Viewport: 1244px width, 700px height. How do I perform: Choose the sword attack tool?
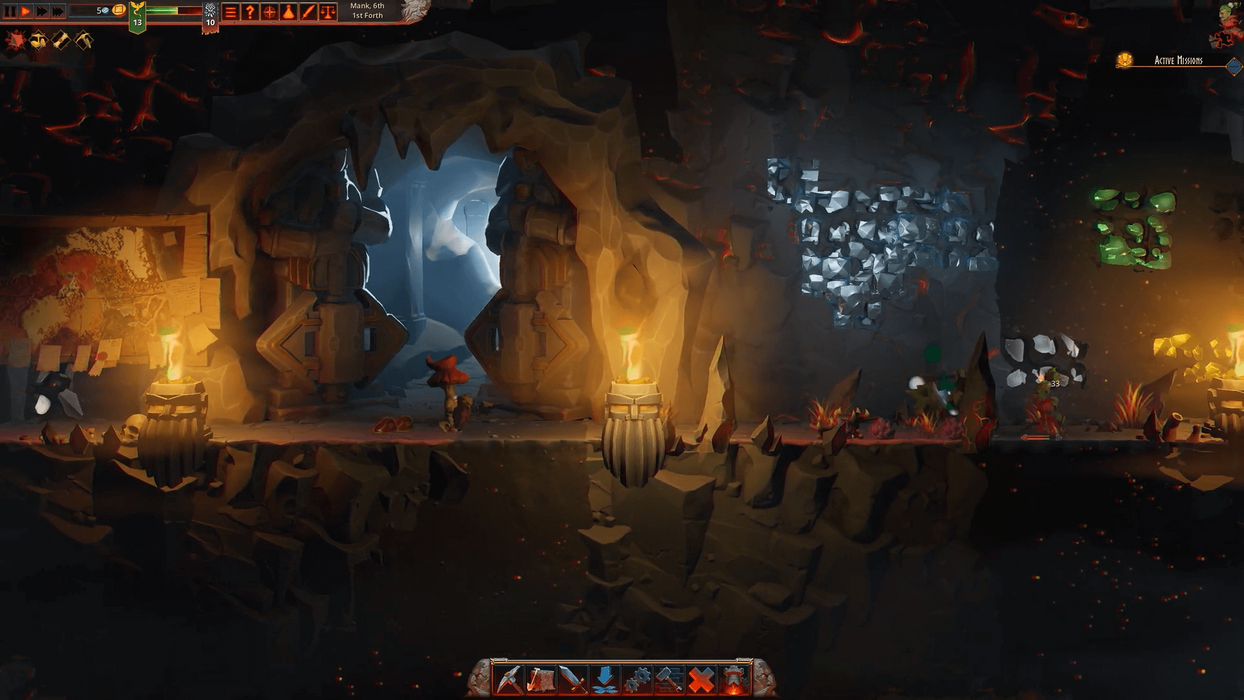pyautogui.click(x=573, y=679)
